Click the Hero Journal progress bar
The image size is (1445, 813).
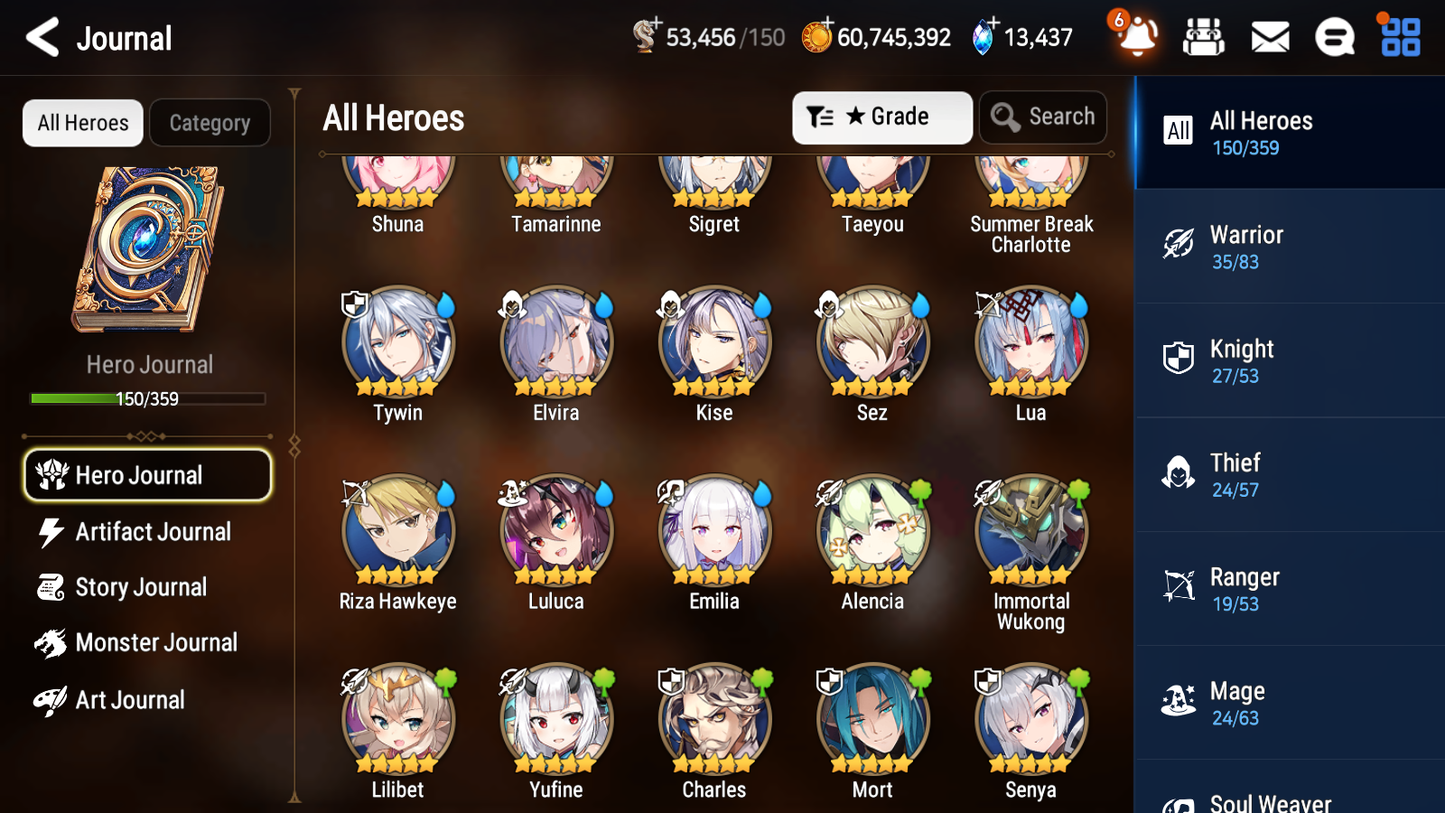pyautogui.click(x=150, y=398)
